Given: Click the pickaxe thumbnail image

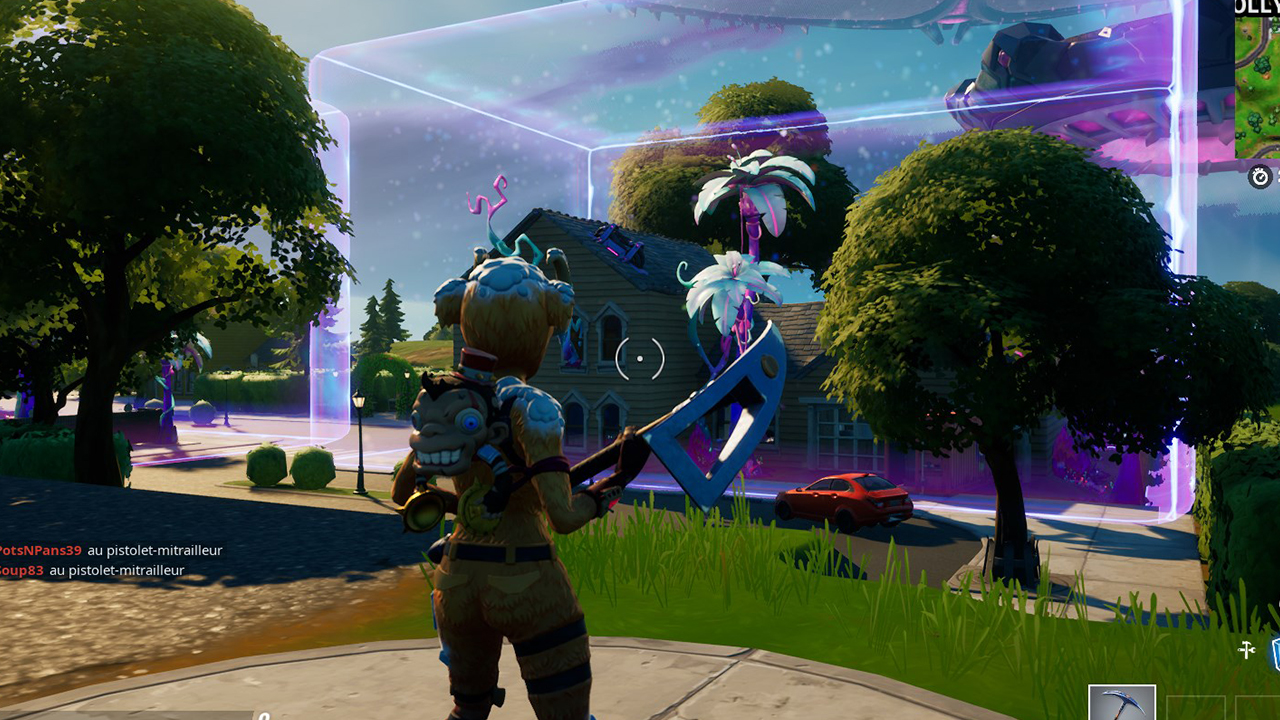Looking at the screenshot, I should point(1122,703).
